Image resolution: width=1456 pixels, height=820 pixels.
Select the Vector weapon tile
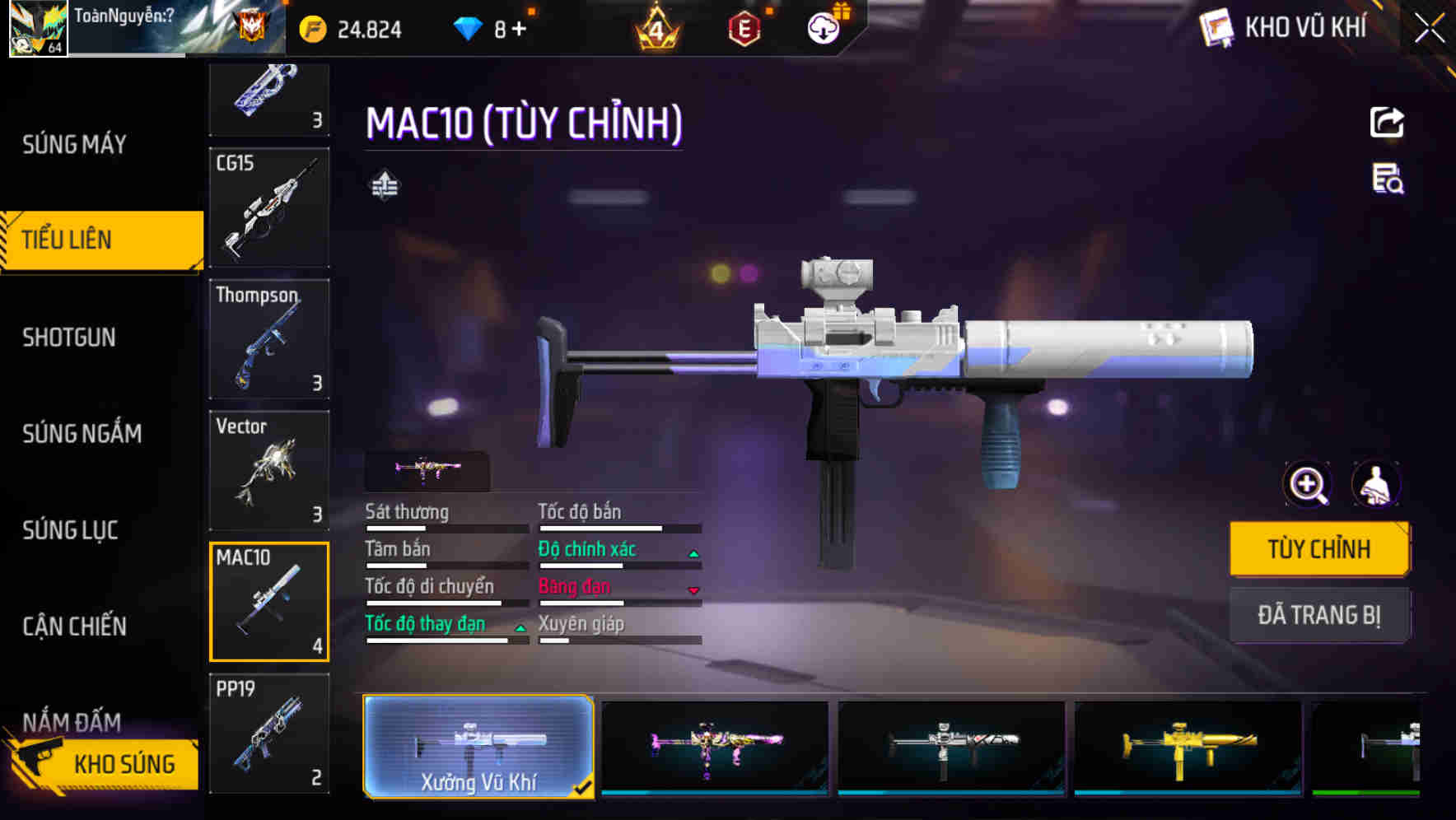269,470
